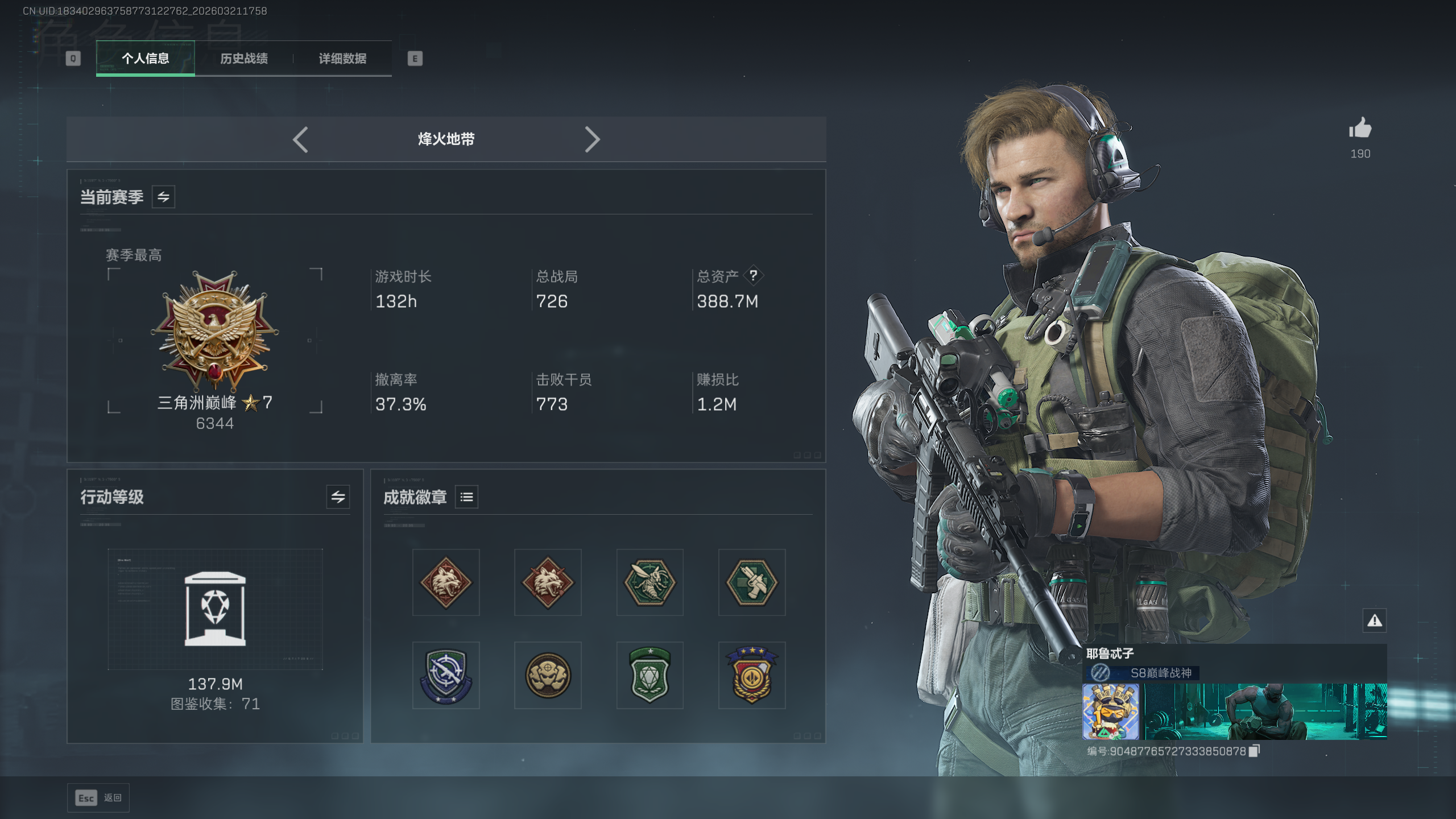Open the 成就徽章 list button
This screenshot has height=819, width=1456.
466,497
